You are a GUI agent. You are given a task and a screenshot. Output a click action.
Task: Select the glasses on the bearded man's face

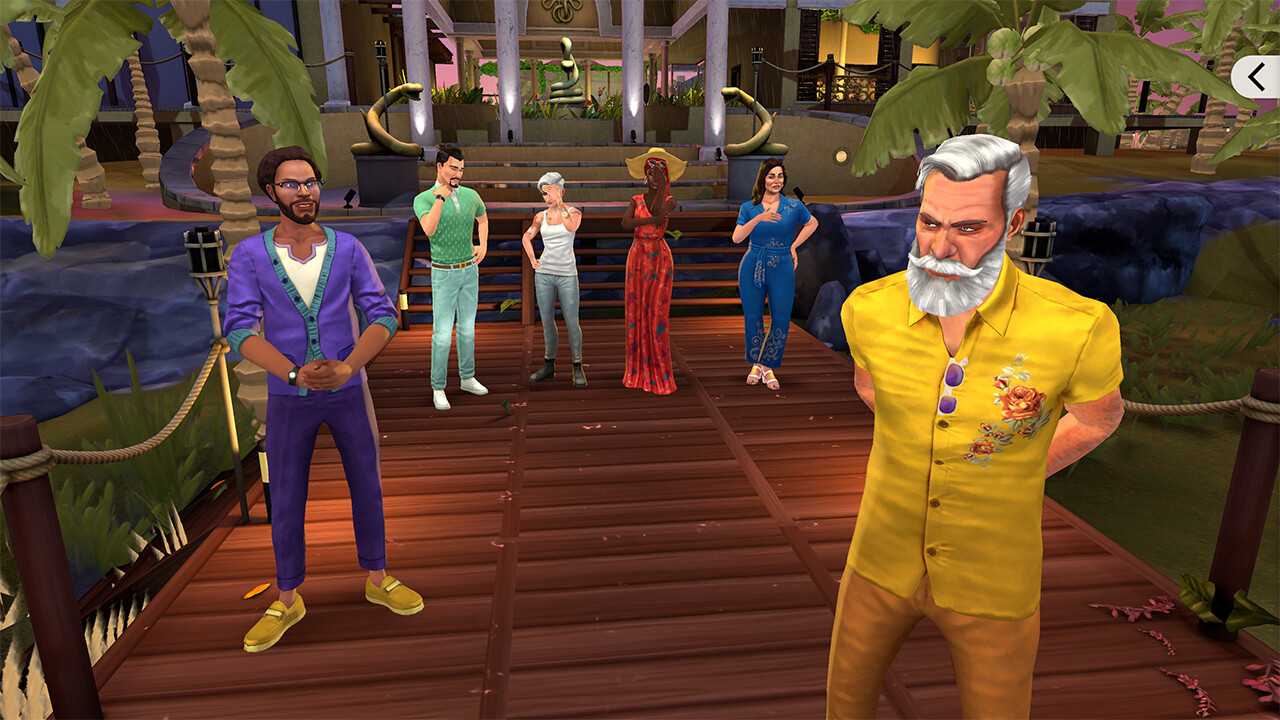pos(294,184)
